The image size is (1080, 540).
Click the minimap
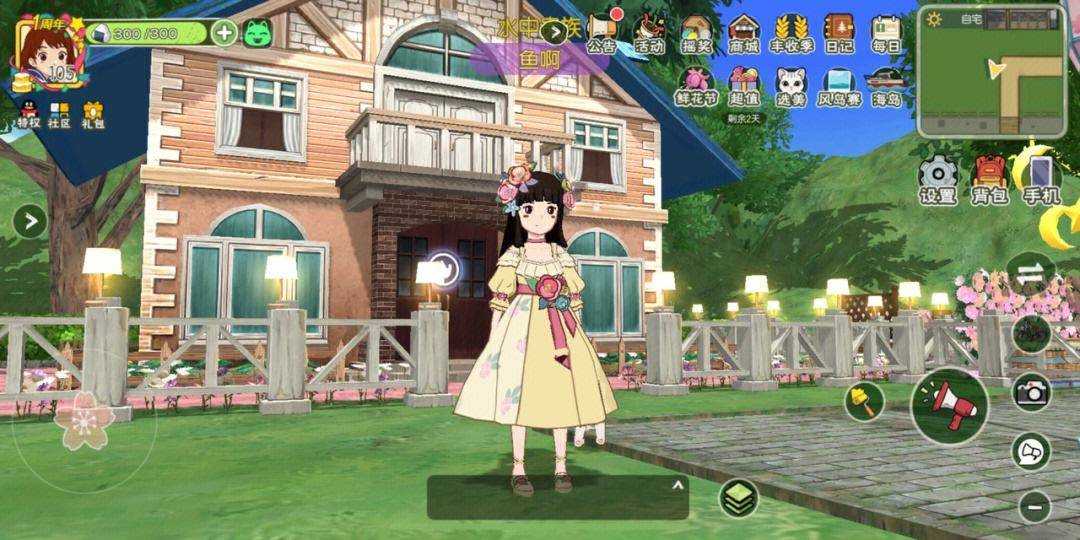(991, 71)
